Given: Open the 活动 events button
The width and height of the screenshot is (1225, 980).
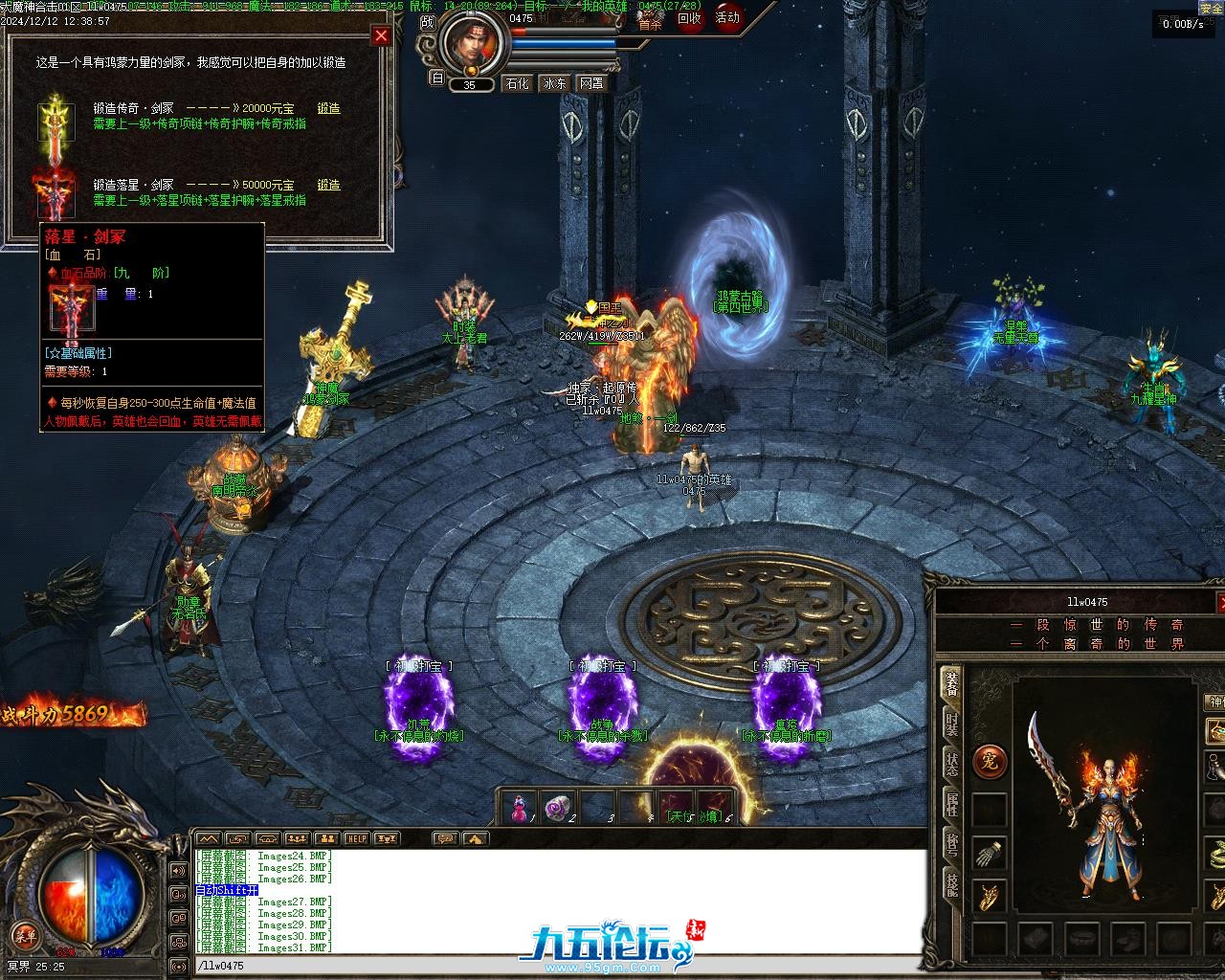Looking at the screenshot, I should tap(727, 18).
